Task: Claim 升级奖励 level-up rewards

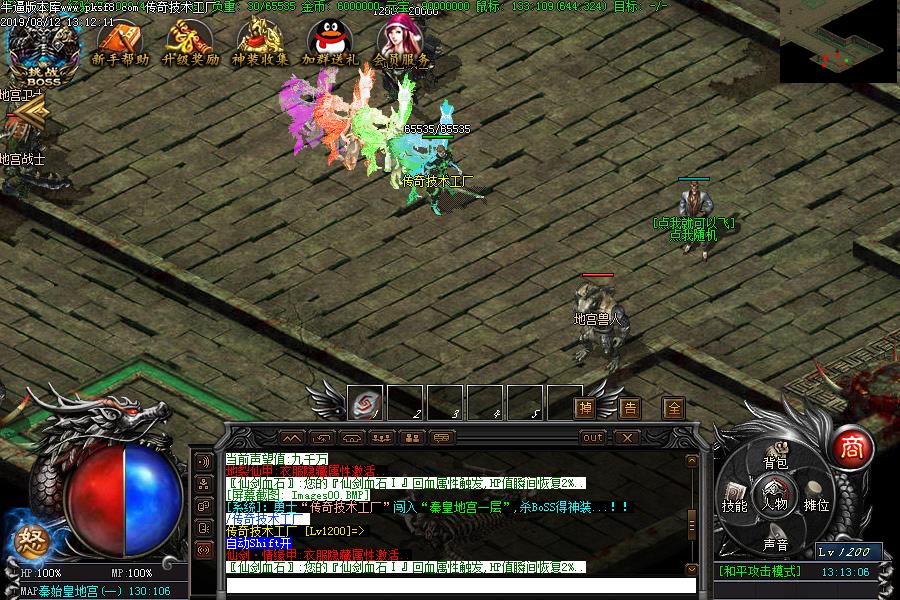Action: [191, 45]
